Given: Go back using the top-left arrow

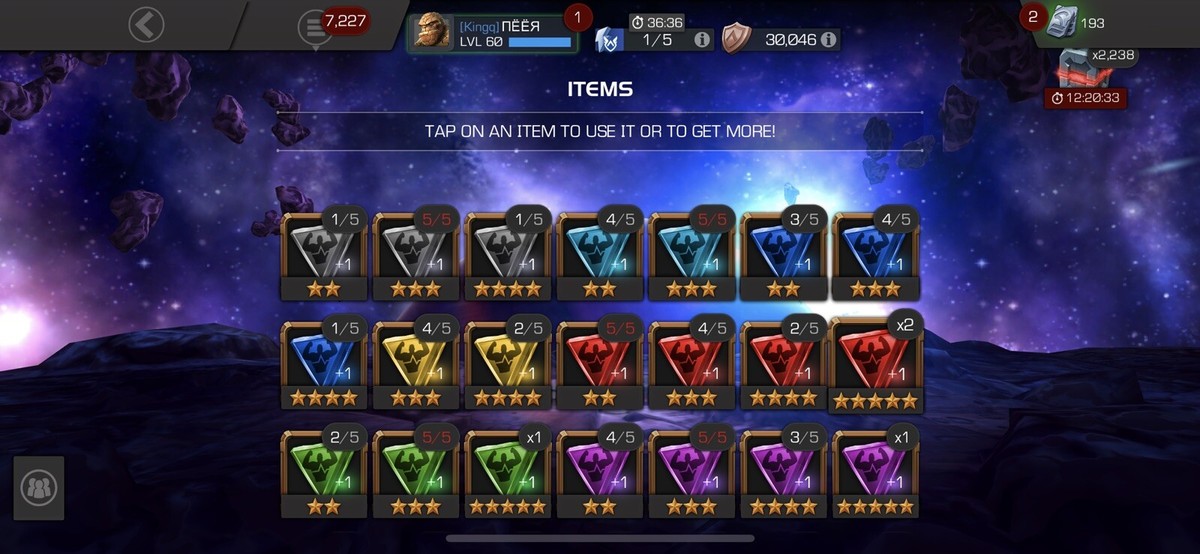Looking at the screenshot, I should coord(146,25).
